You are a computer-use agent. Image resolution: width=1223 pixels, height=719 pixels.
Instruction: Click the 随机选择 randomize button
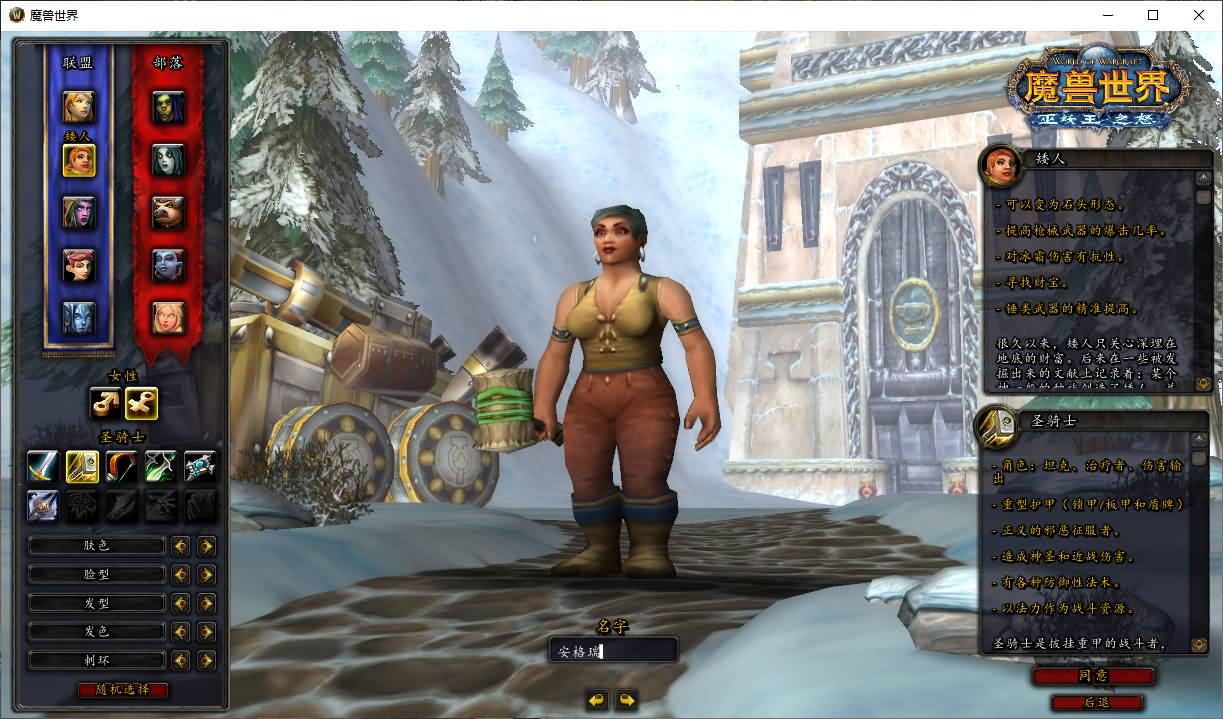coord(123,690)
